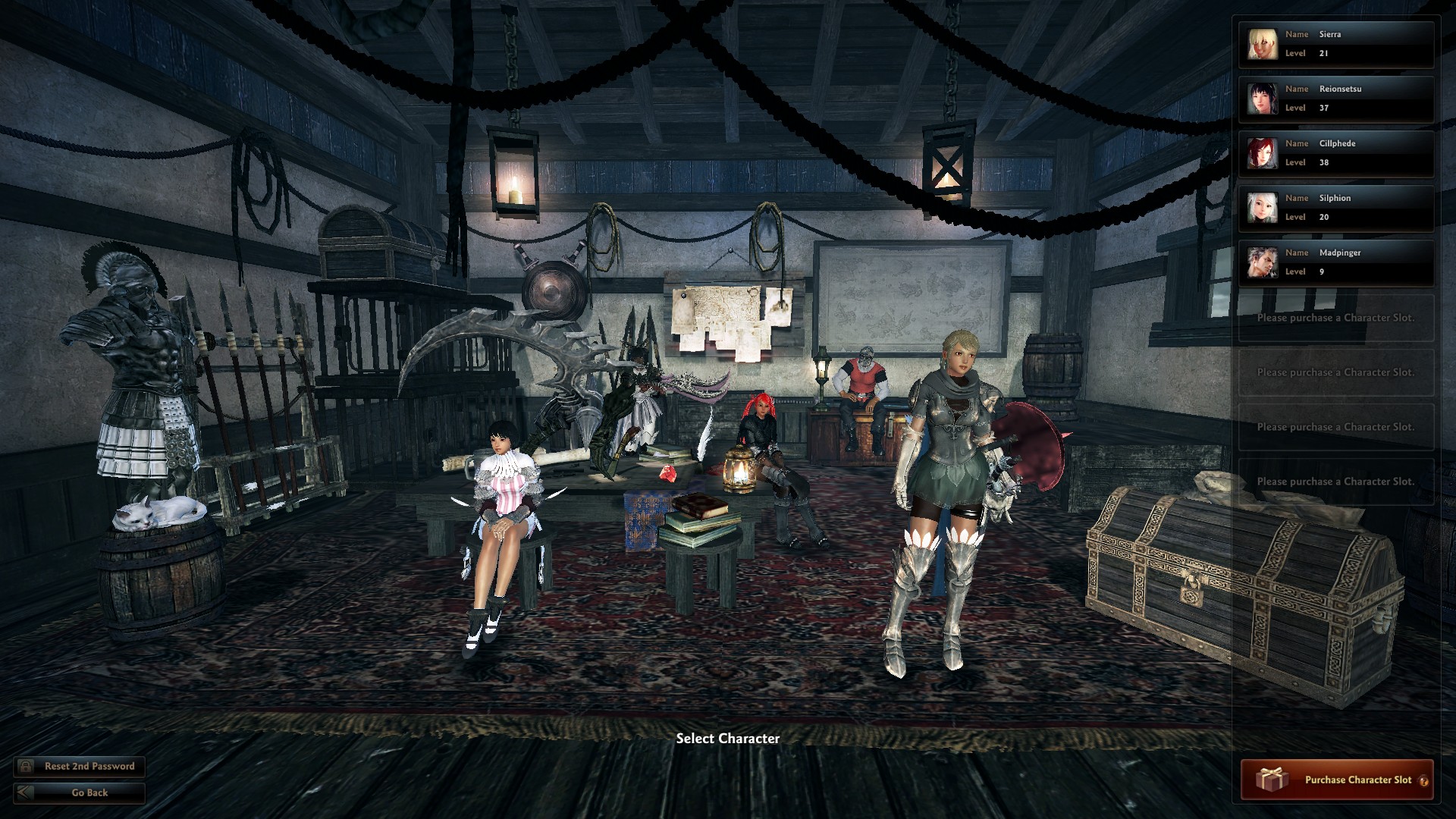Screen dimensions: 1456x819
Task: Select the character Sierra
Action: point(1336,44)
